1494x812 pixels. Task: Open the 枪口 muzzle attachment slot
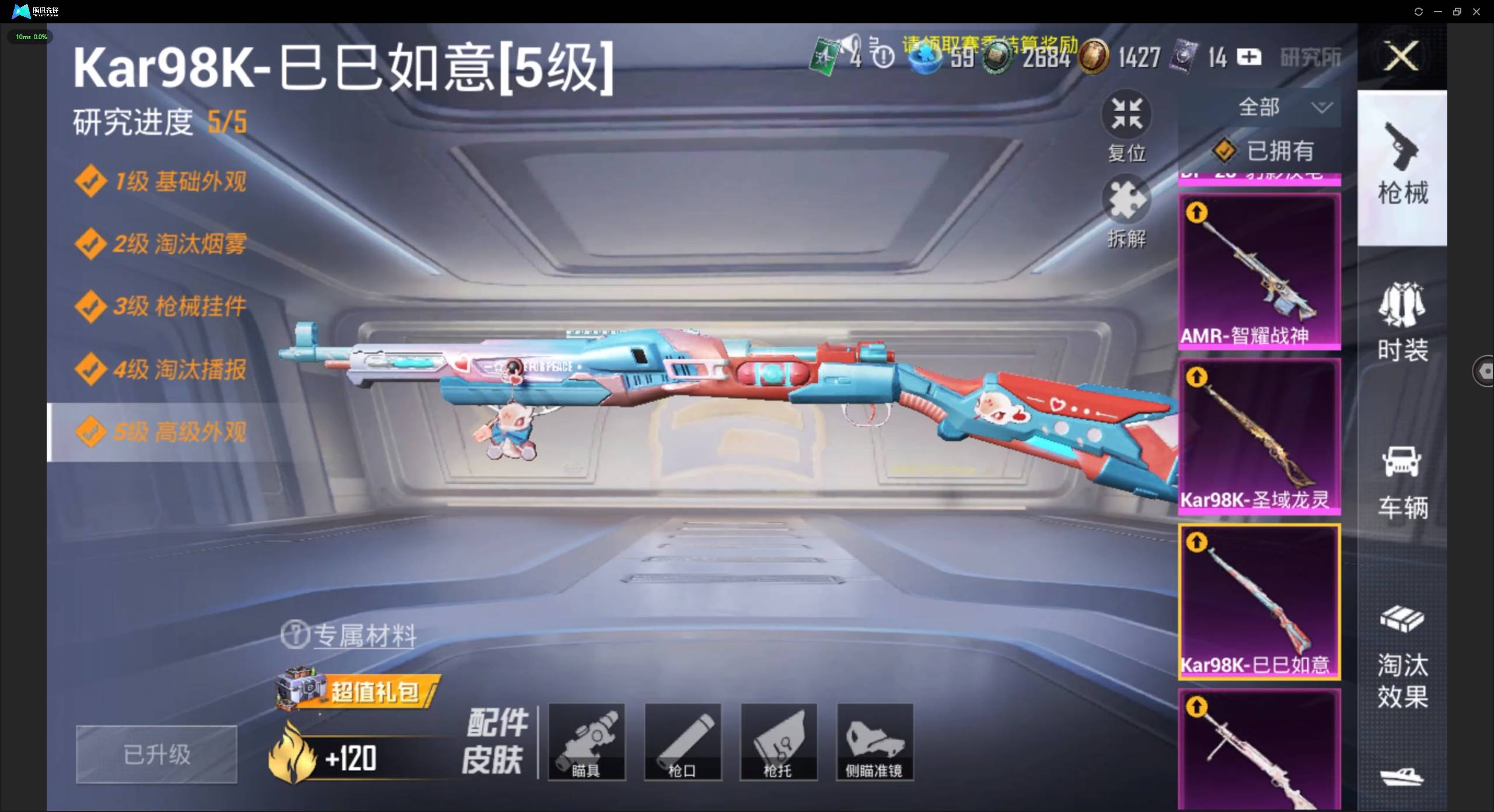tap(683, 742)
